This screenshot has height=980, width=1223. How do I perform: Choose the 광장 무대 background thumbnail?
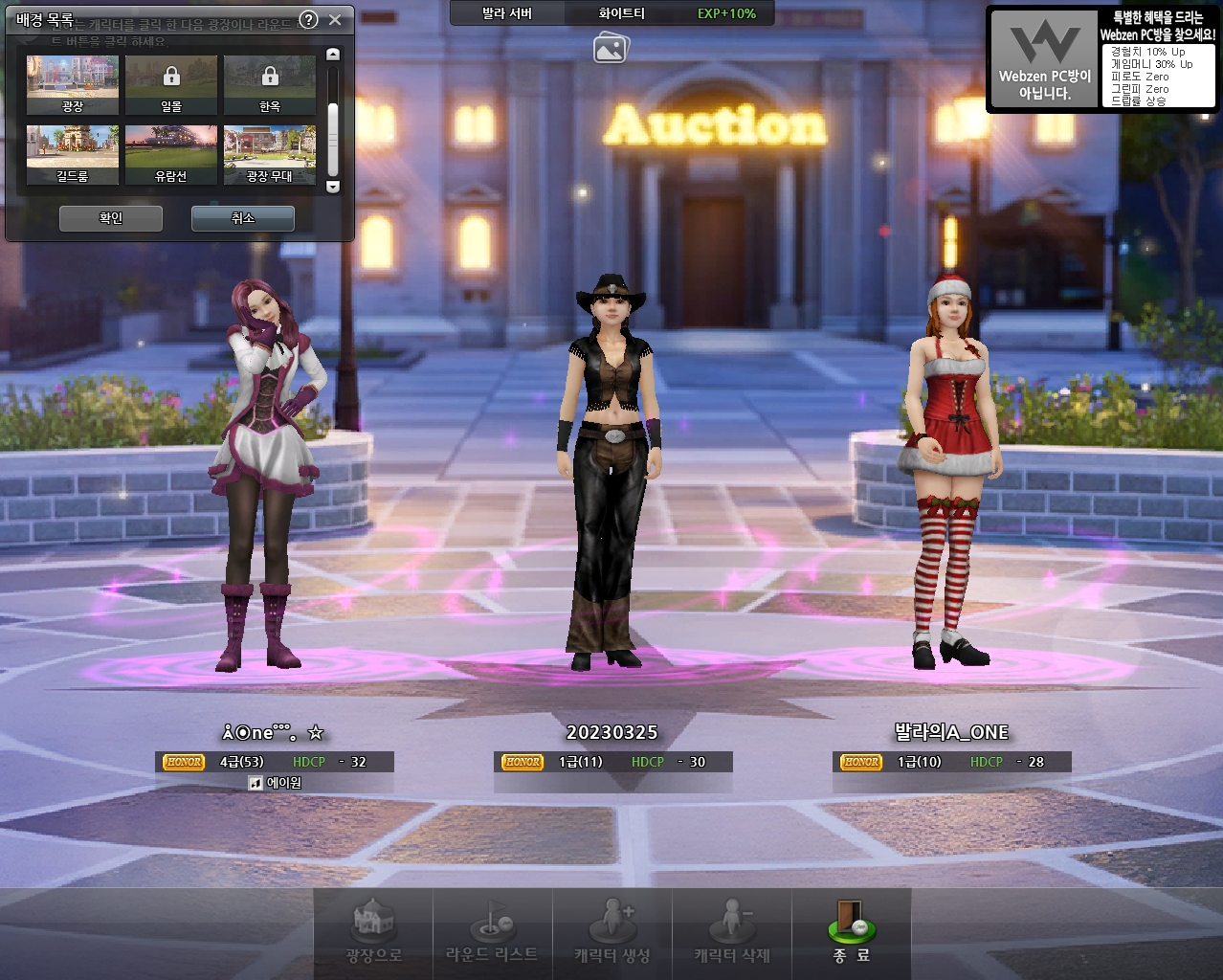coord(270,154)
